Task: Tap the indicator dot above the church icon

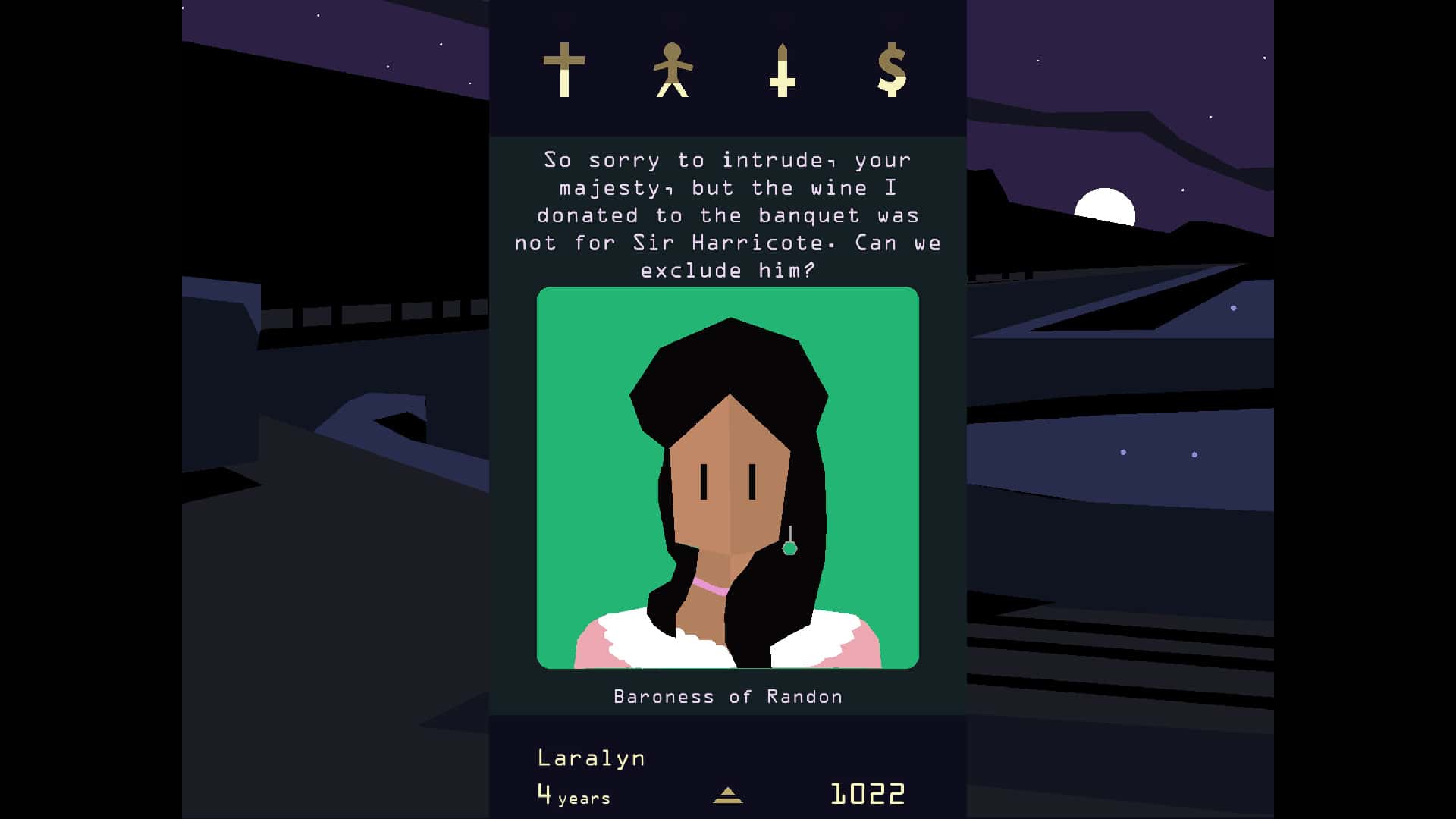Action: pyautogui.click(x=565, y=17)
